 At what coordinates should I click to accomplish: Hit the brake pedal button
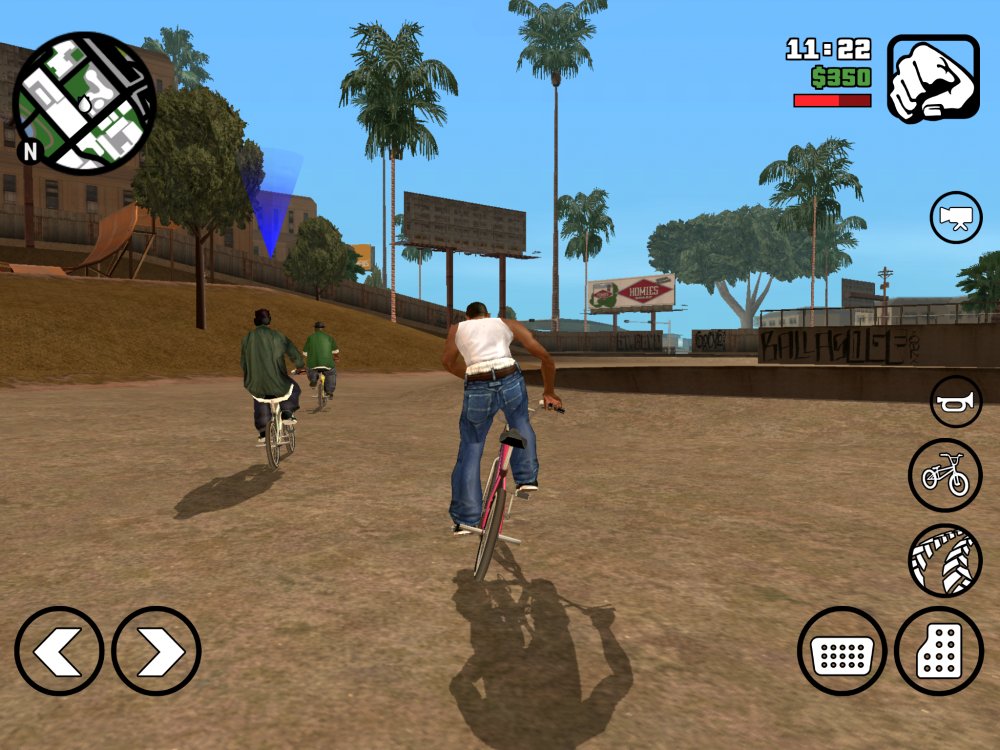842,651
